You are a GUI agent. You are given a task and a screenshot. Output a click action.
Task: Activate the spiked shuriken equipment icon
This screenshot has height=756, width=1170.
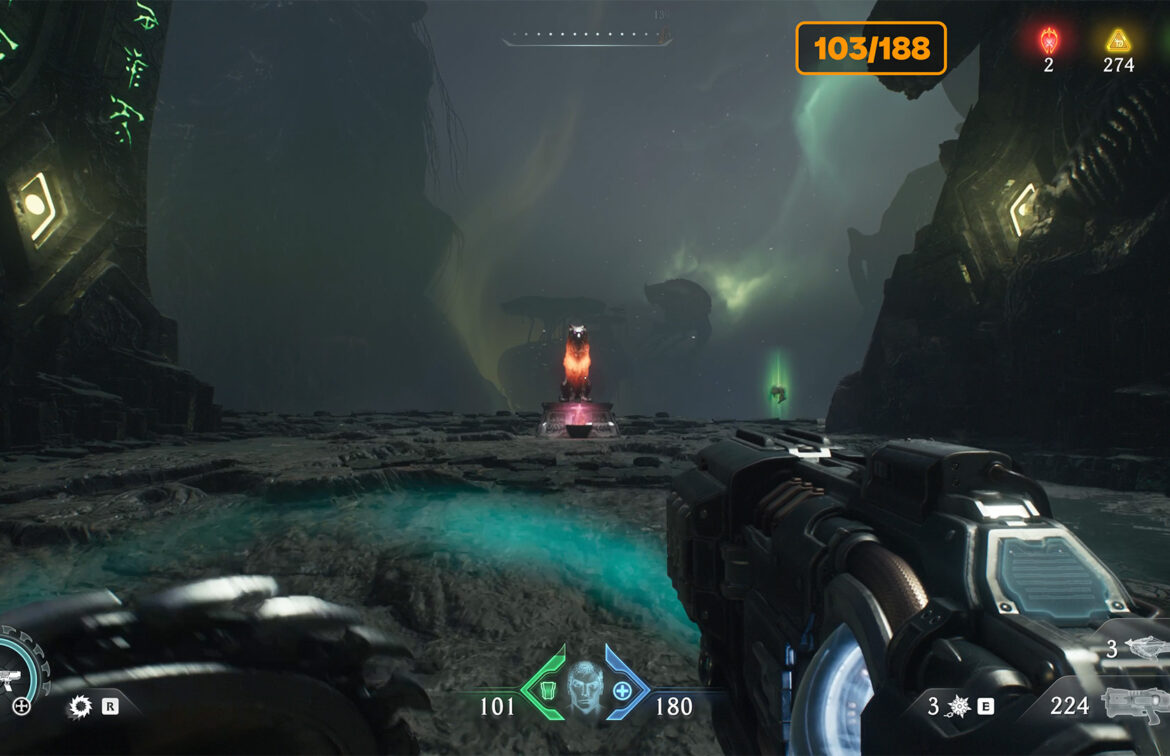tap(961, 707)
